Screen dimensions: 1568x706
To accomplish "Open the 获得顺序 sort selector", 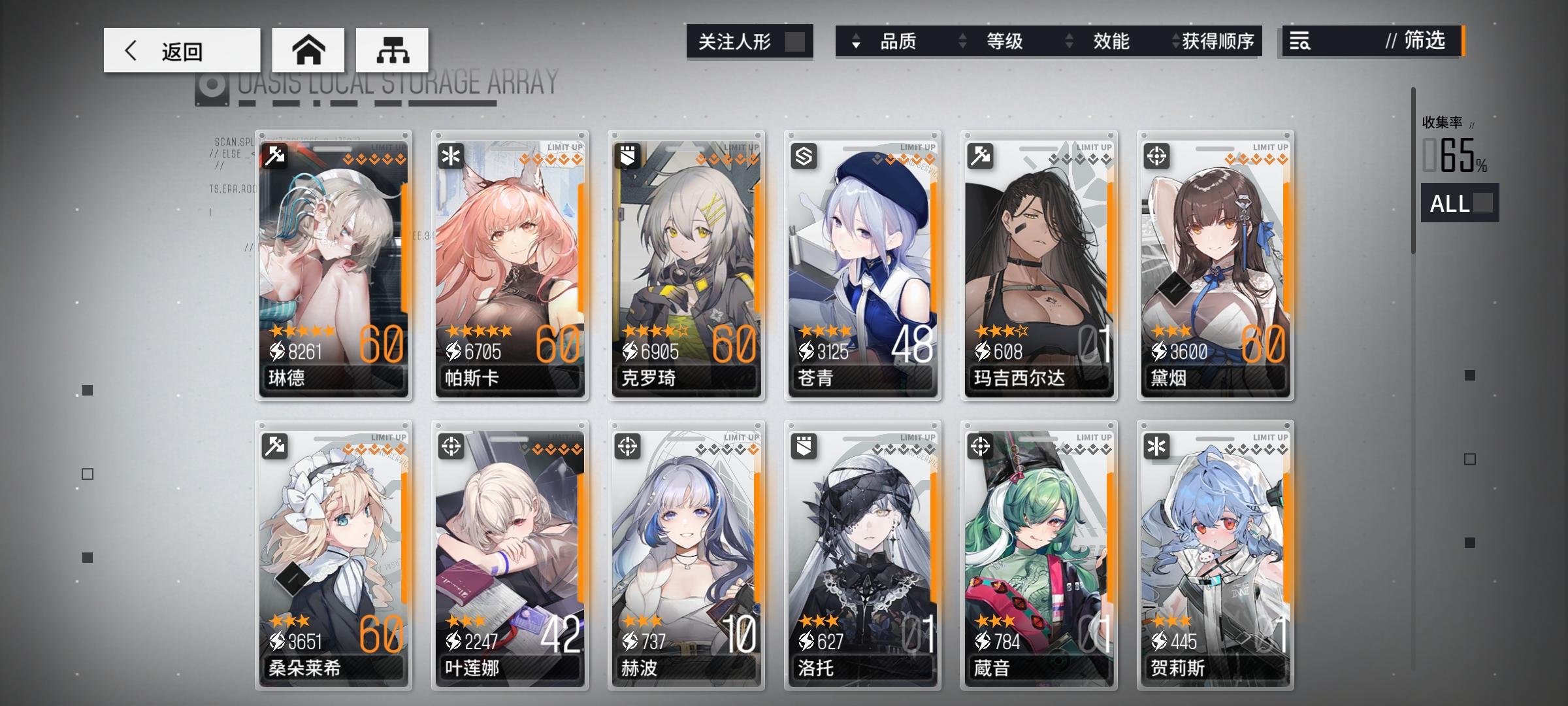I will coord(1219,42).
